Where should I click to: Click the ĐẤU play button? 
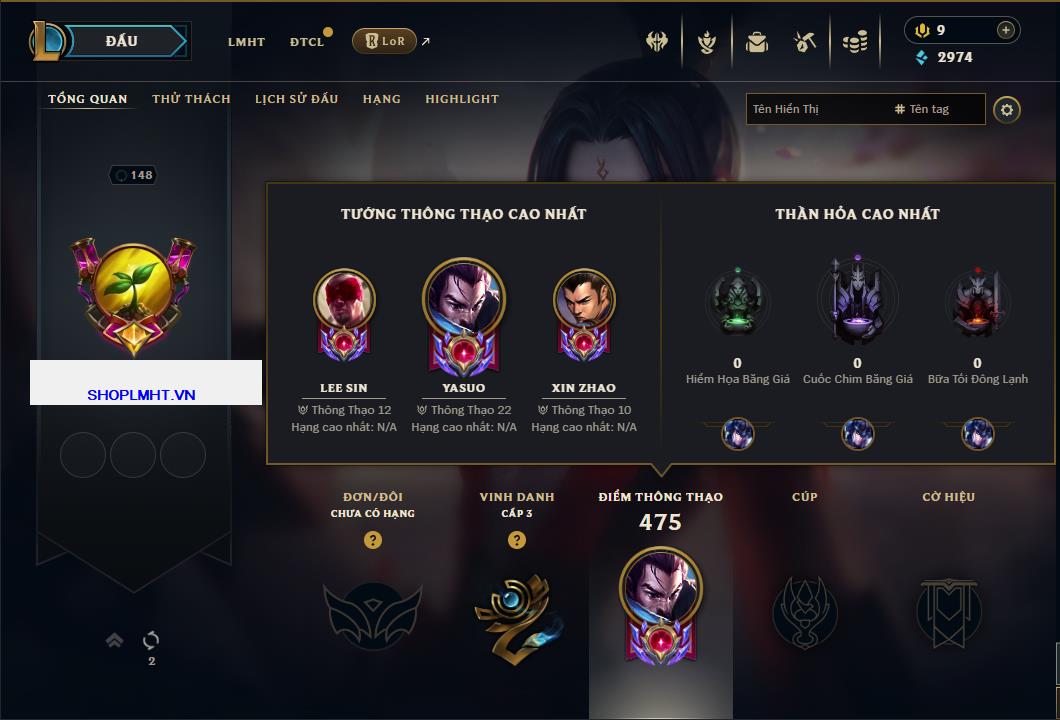122,41
